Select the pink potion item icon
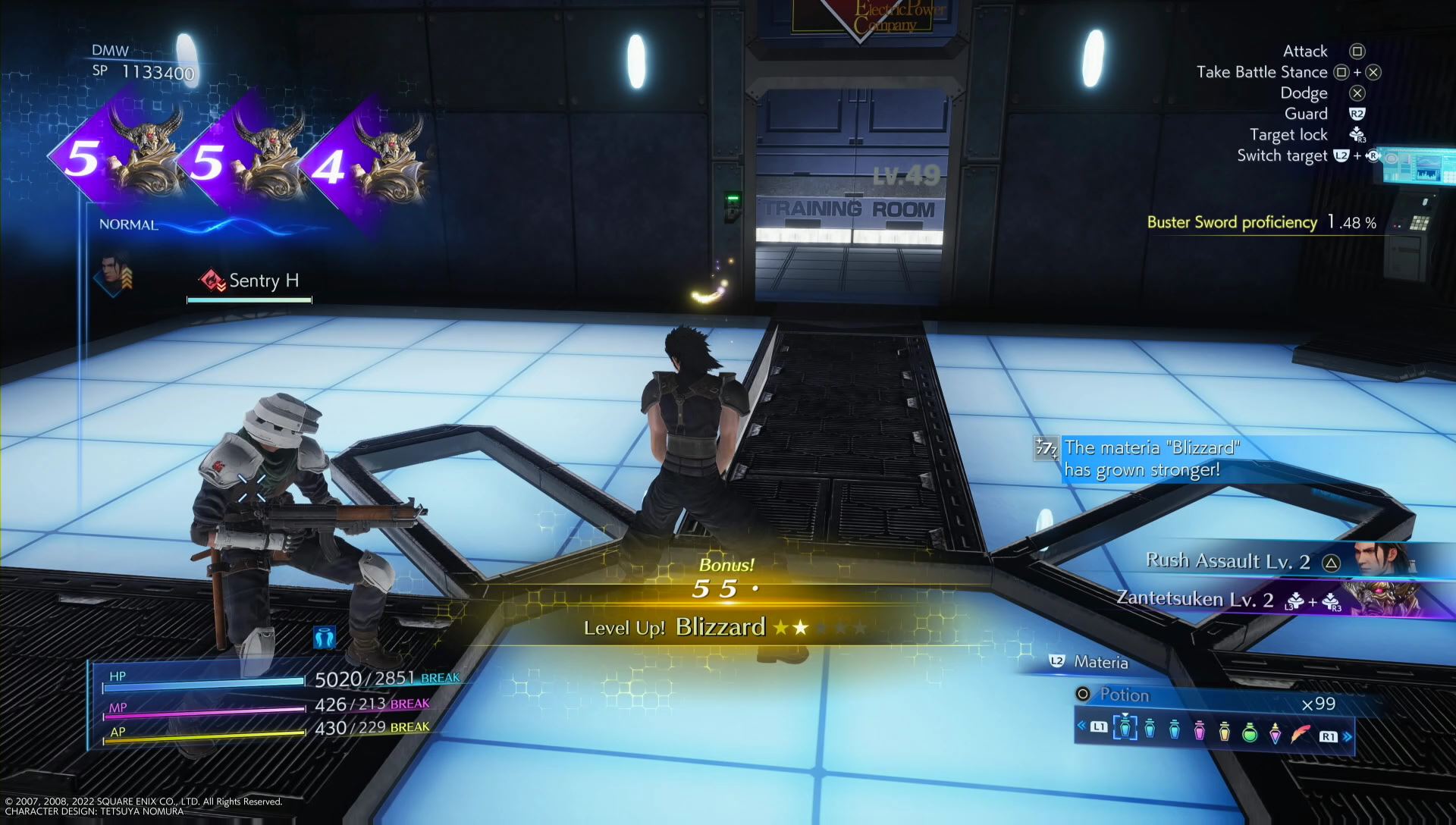 [x=1199, y=729]
